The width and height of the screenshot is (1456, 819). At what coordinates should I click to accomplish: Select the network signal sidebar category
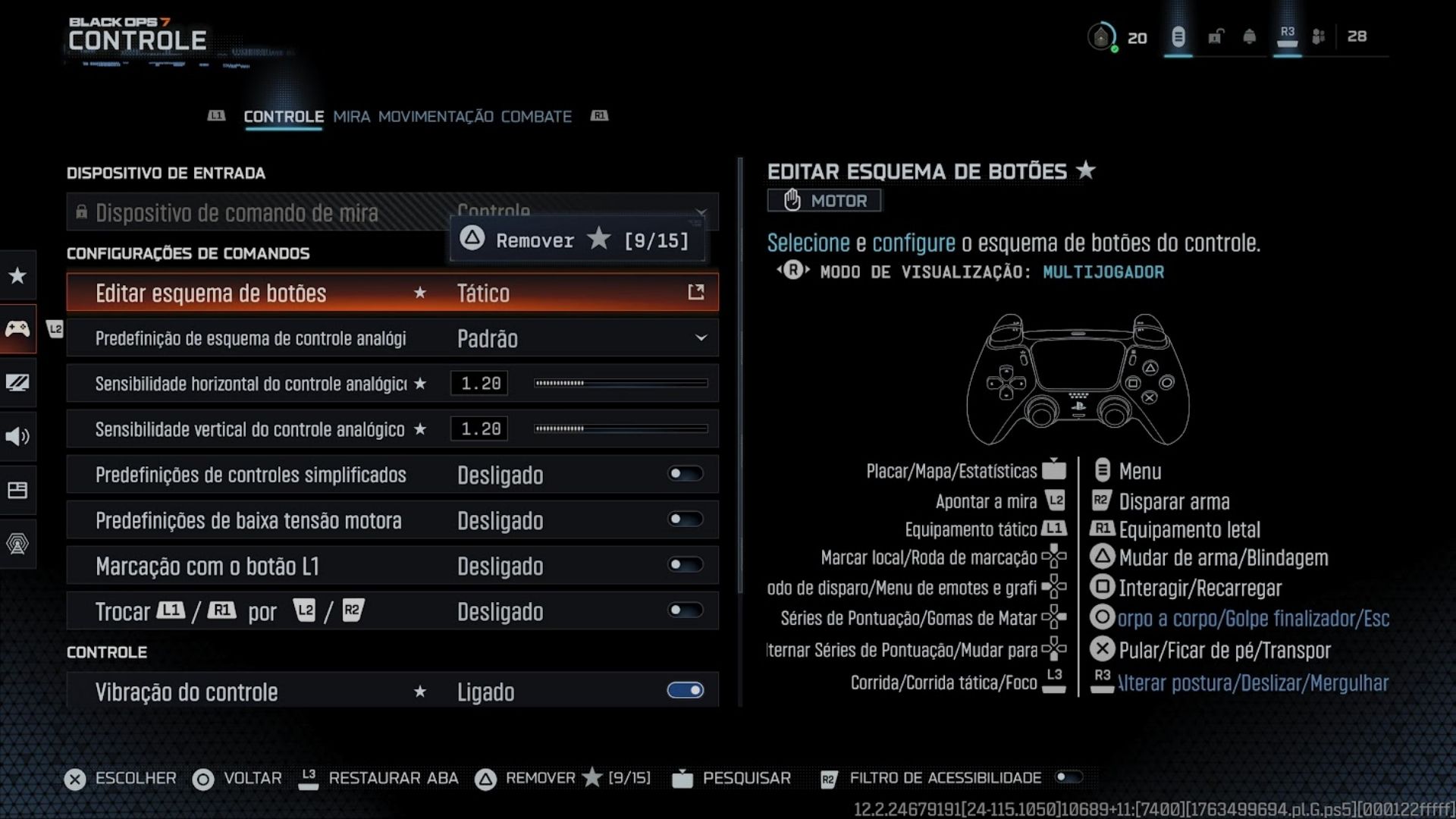click(17, 544)
